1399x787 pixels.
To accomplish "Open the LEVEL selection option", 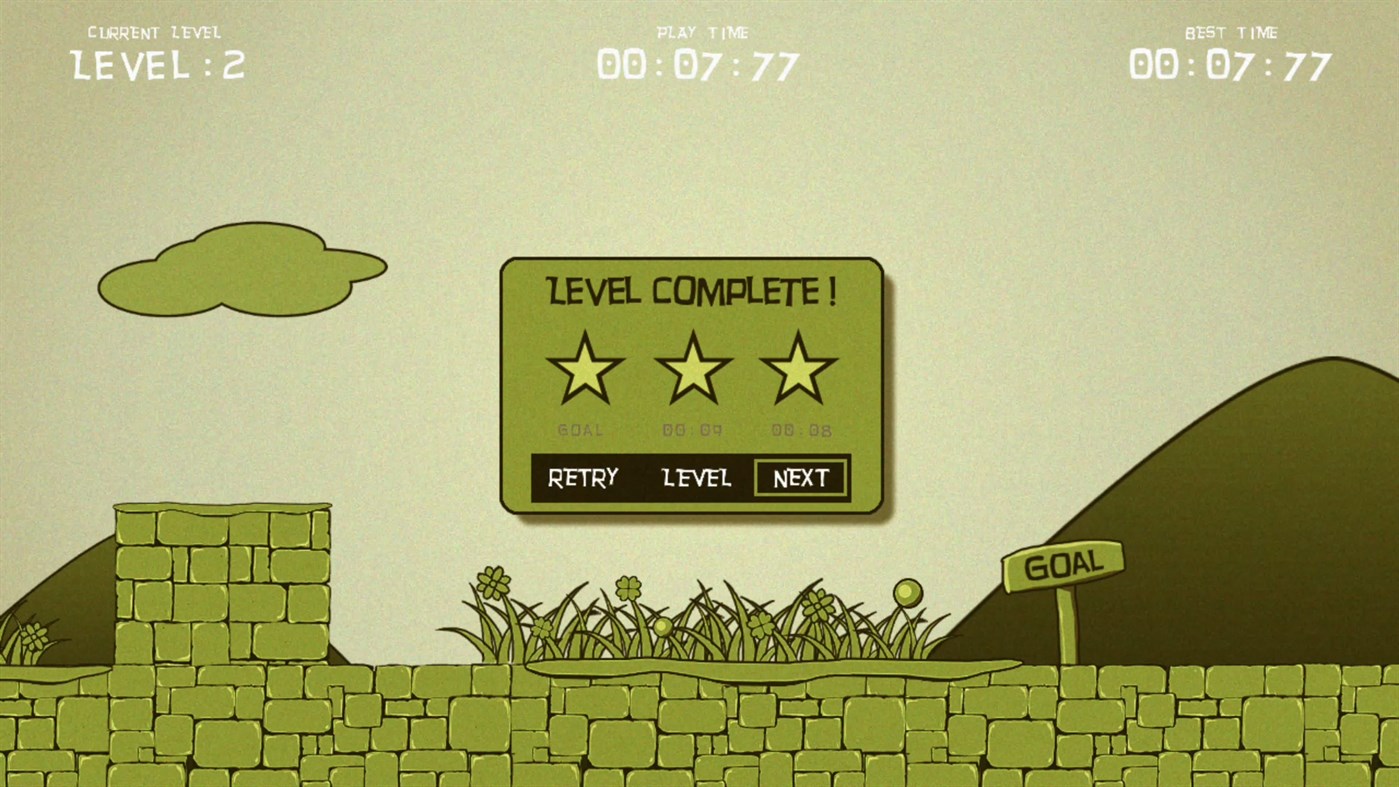I will pos(697,478).
